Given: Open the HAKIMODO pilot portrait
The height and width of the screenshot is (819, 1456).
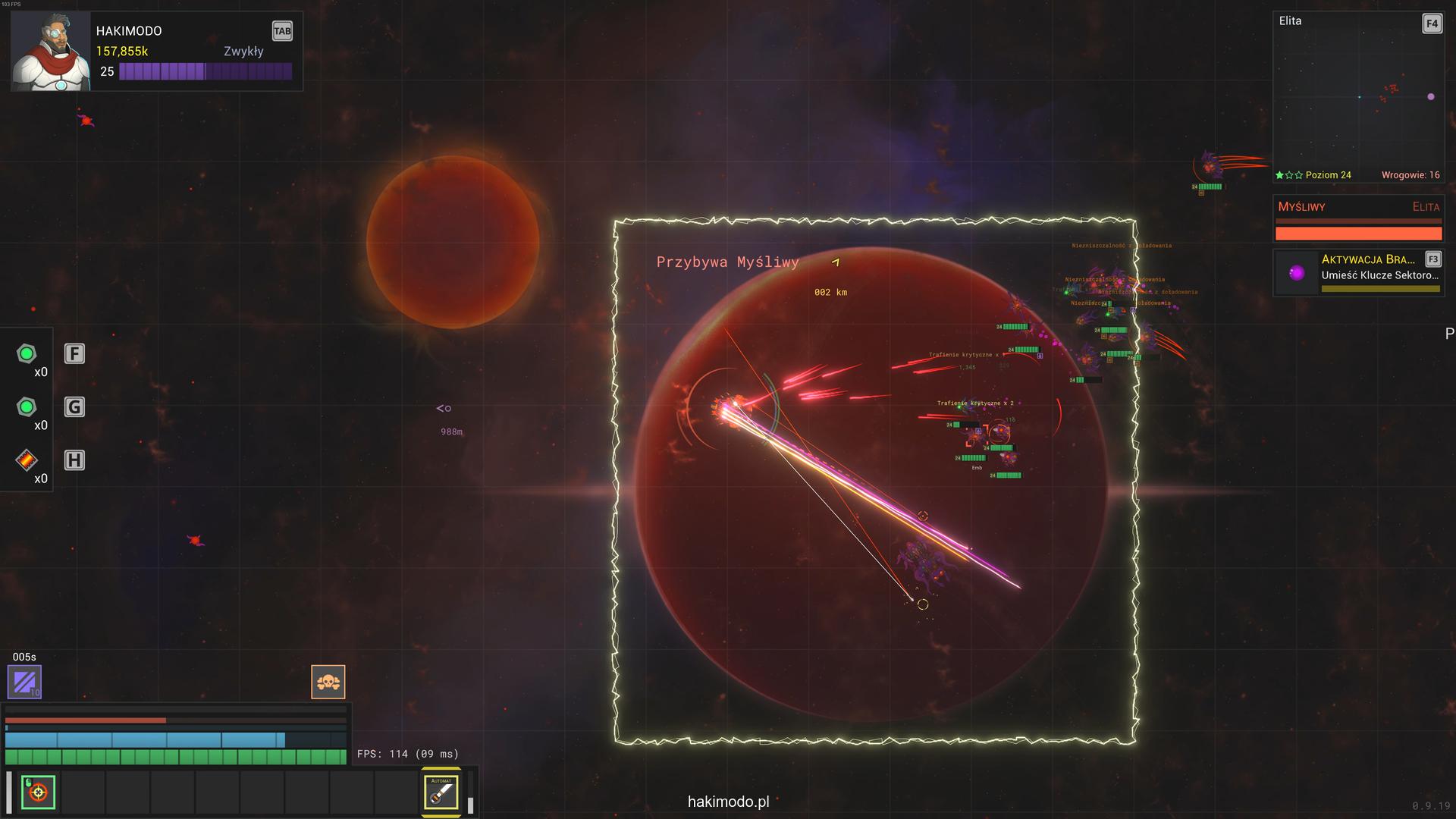Looking at the screenshot, I should pyautogui.click(x=51, y=52).
